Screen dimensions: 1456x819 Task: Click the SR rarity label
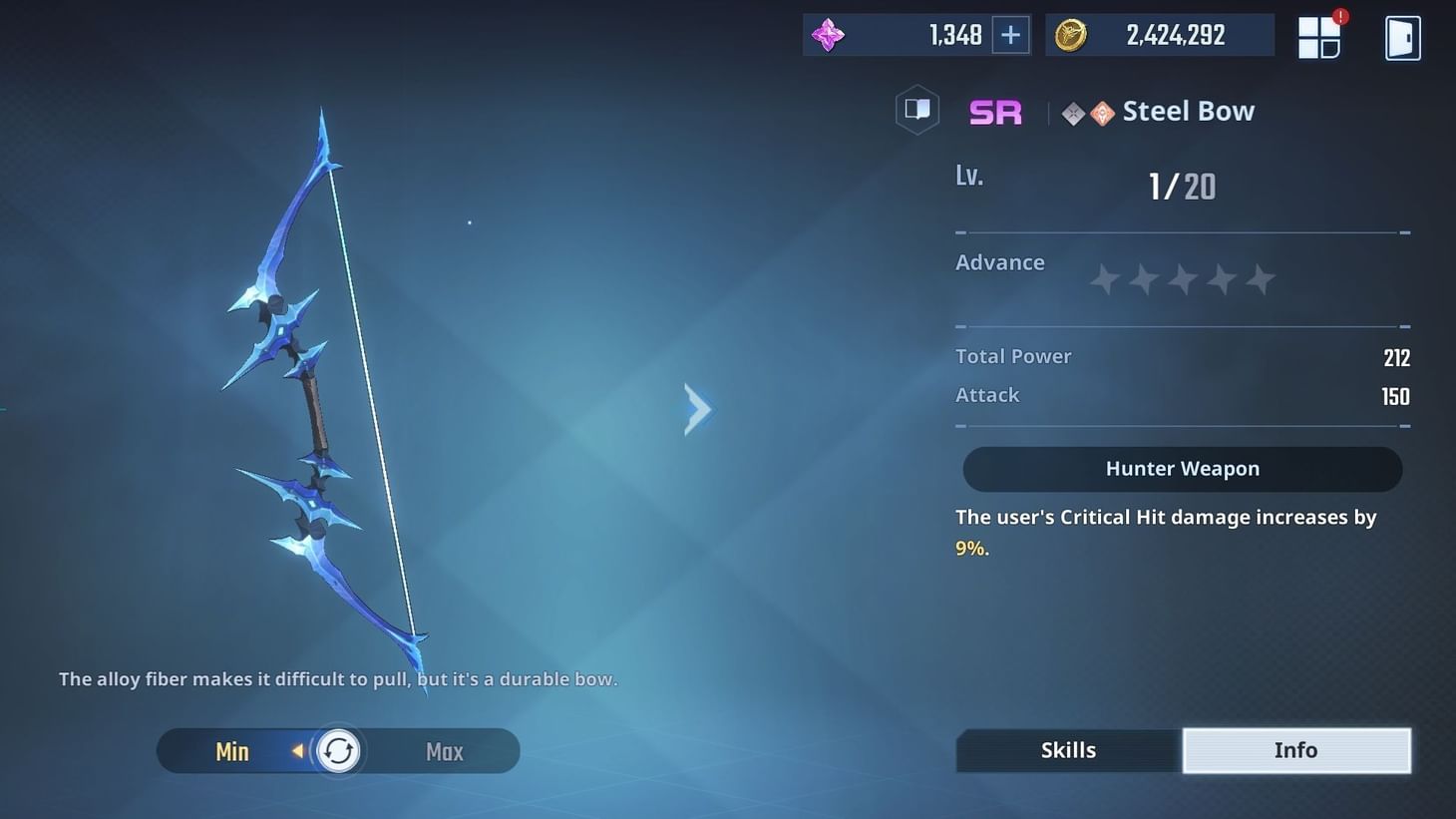tap(994, 112)
